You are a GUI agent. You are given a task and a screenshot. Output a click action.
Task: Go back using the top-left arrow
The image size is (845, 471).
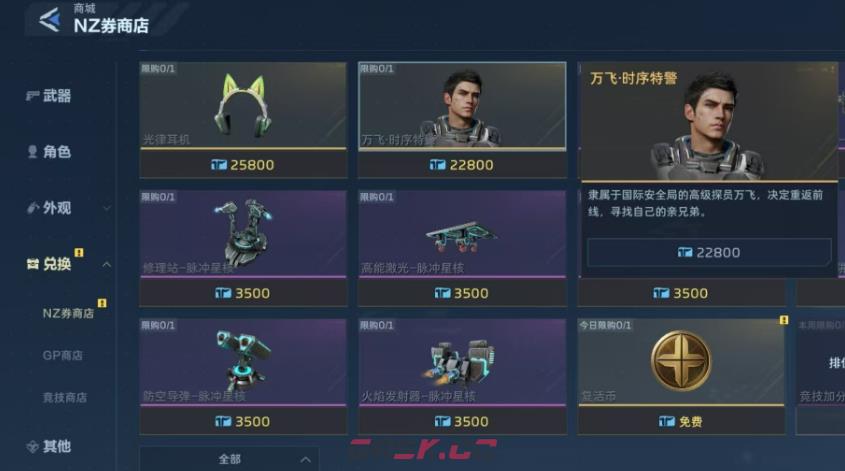49,19
